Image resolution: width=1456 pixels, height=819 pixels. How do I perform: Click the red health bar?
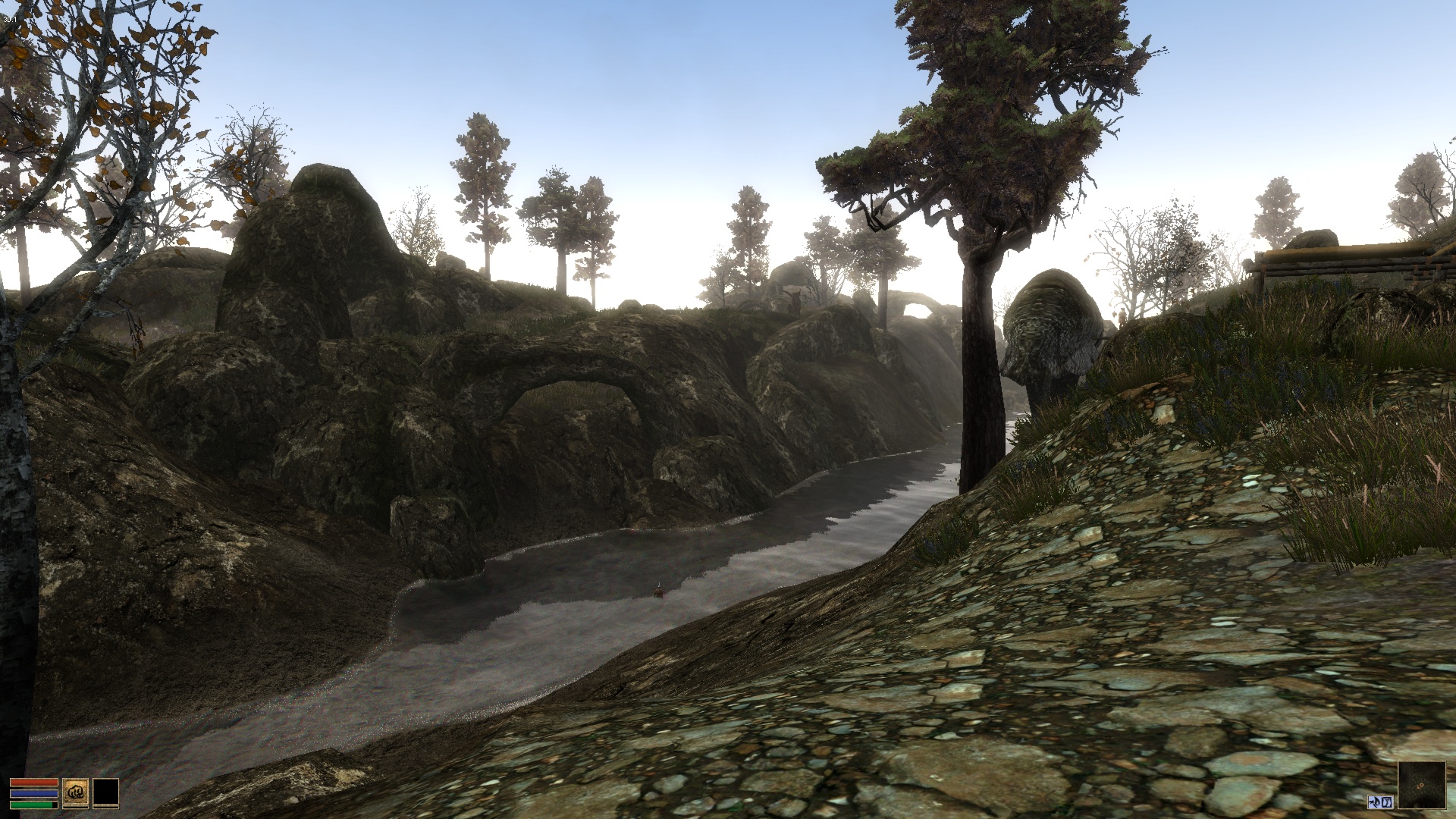pos(34,782)
